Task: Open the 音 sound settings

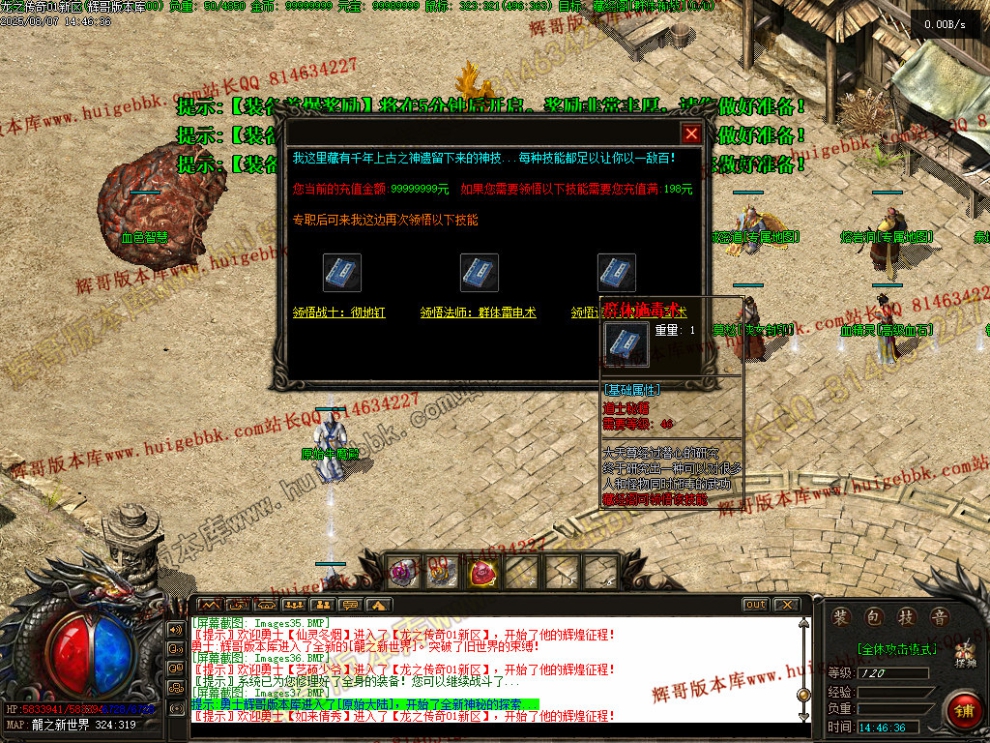Action: click(x=937, y=617)
